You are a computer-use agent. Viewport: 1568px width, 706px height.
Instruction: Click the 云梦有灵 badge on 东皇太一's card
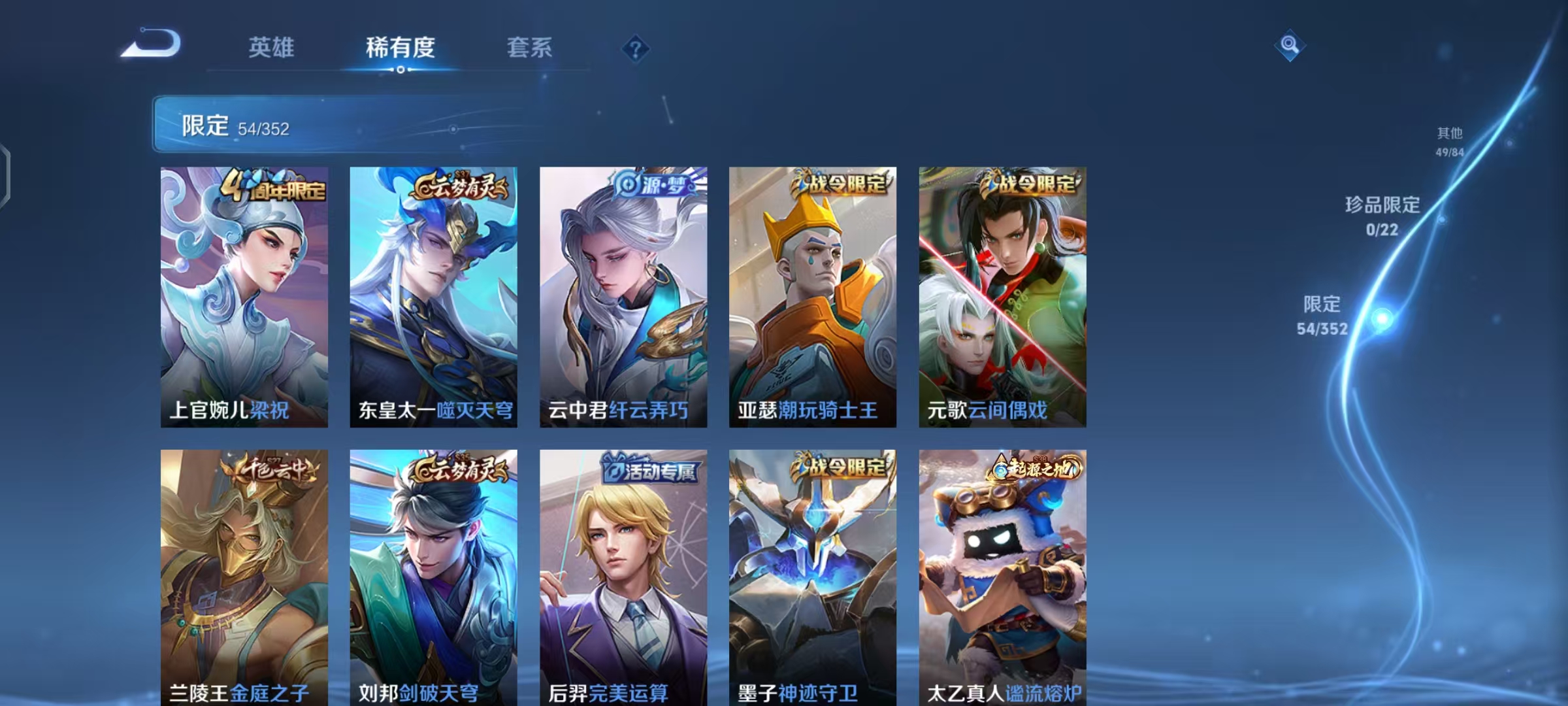coord(461,186)
